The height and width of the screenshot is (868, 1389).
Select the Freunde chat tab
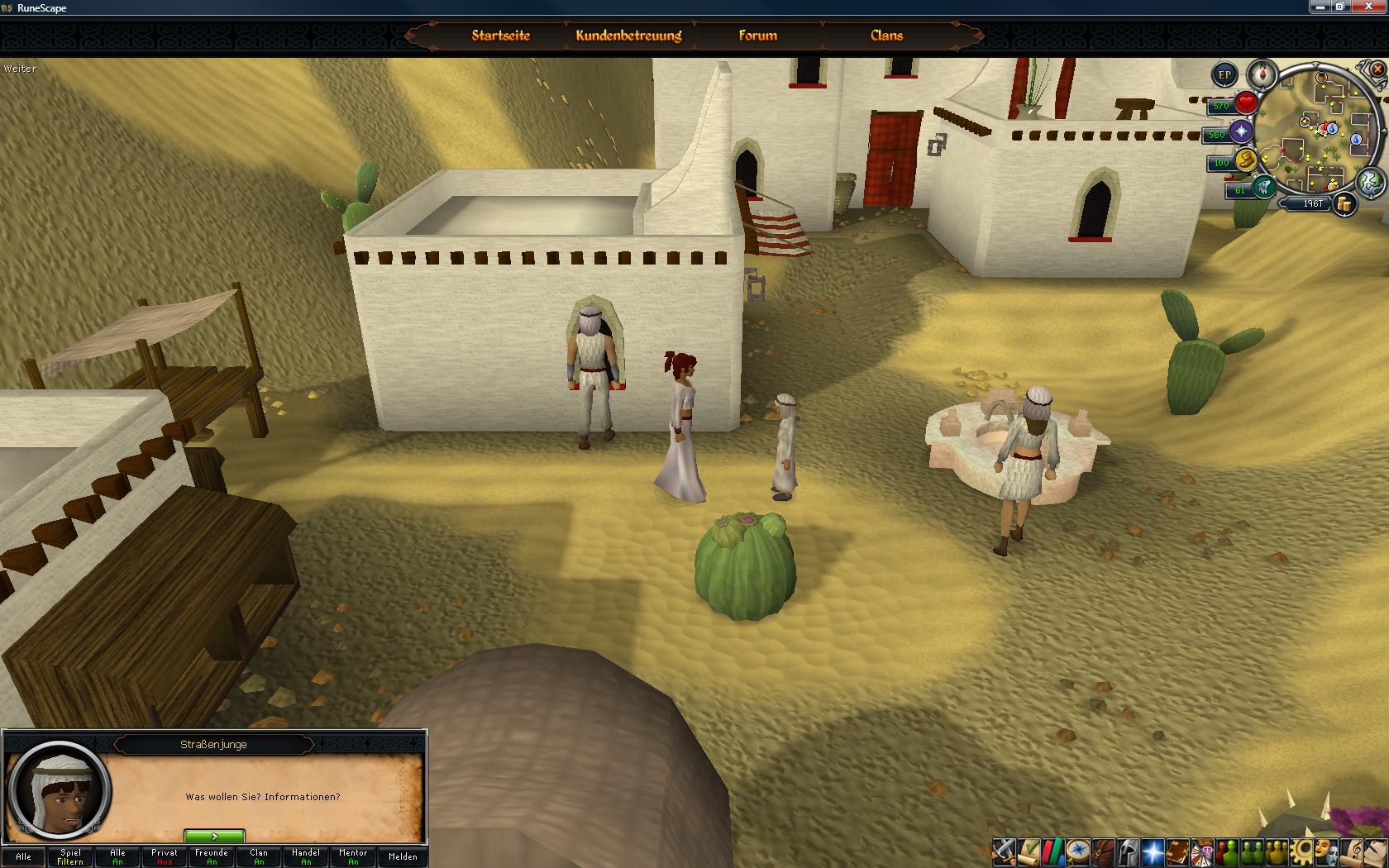coord(212,856)
